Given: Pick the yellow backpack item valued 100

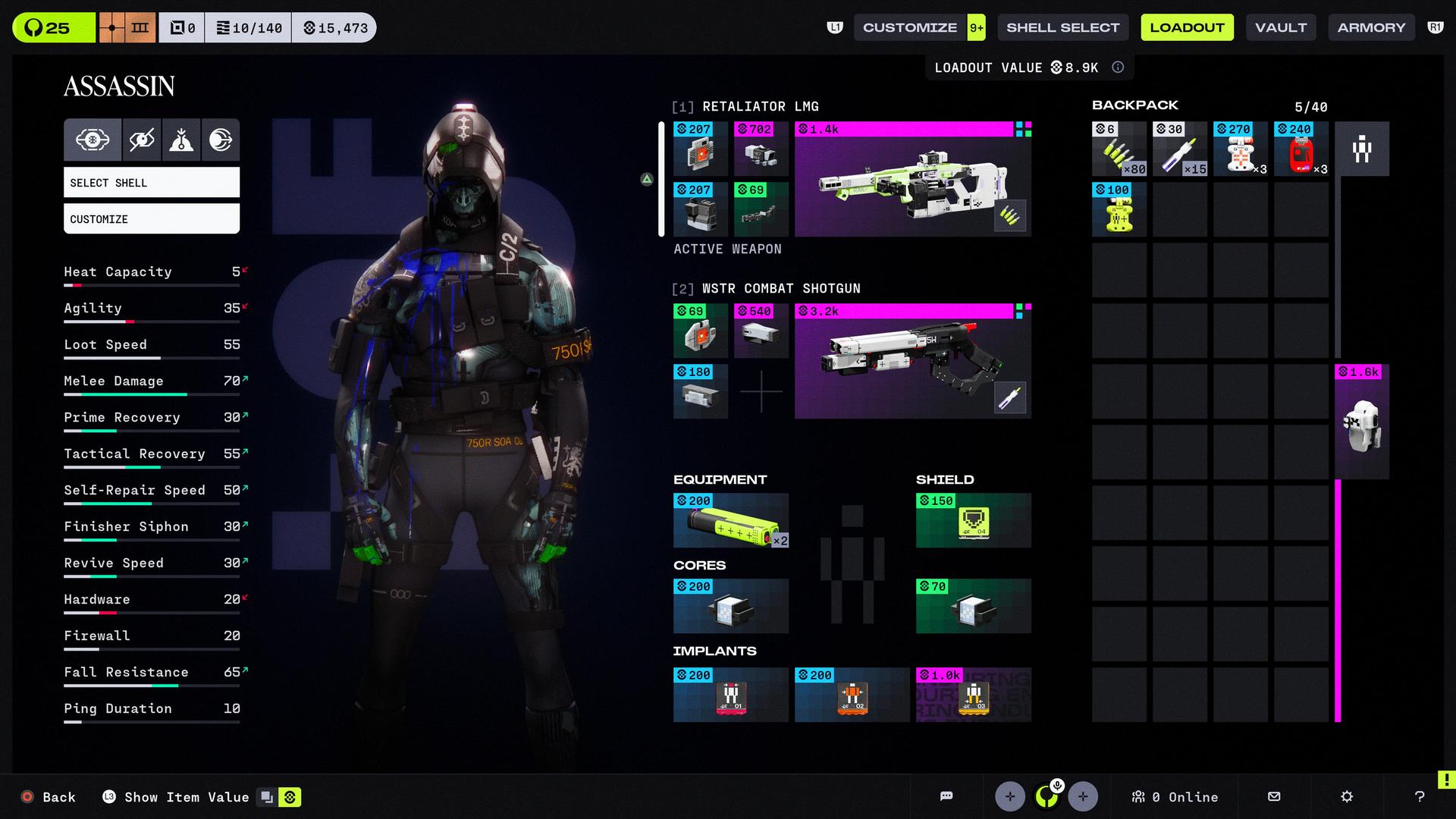Looking at the screenshot, I should point(1119,210).
